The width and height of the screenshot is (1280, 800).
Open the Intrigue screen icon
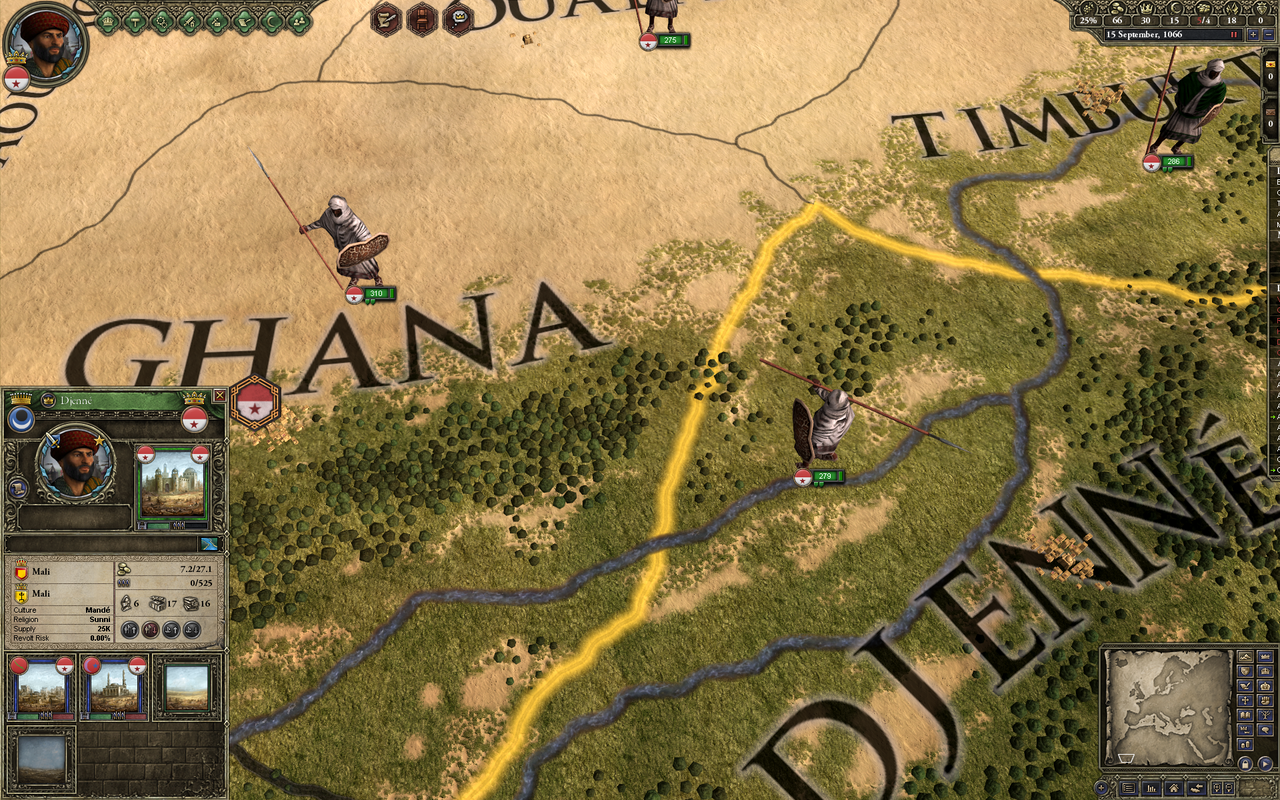point(219,19)
